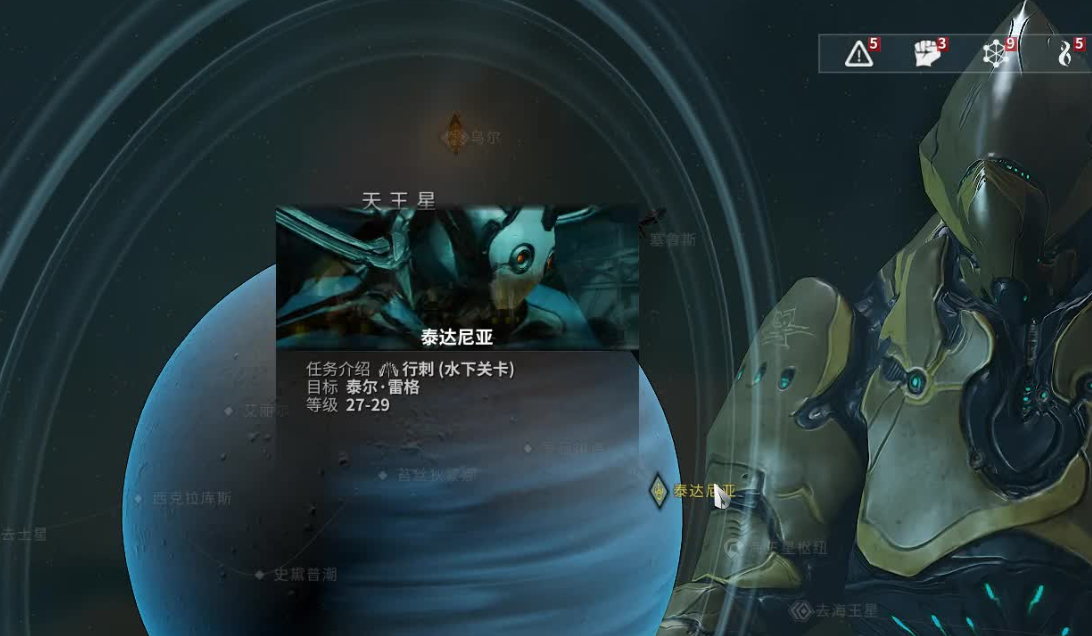
Task: Open the invasions raised fist icon
Action: pyautogui.click(x=929, y=54)
